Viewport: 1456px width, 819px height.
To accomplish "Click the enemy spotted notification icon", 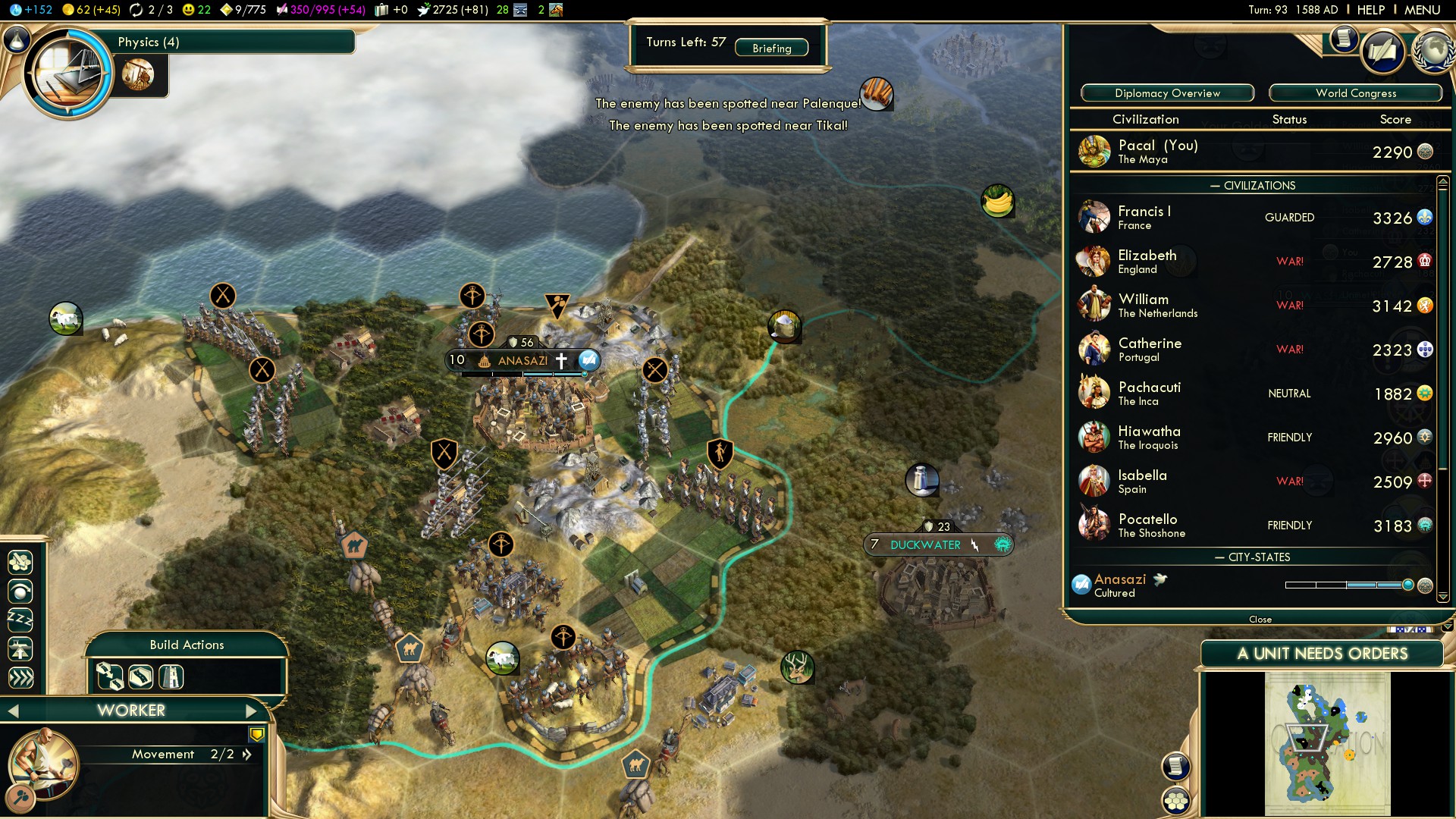I will [876, 94].
